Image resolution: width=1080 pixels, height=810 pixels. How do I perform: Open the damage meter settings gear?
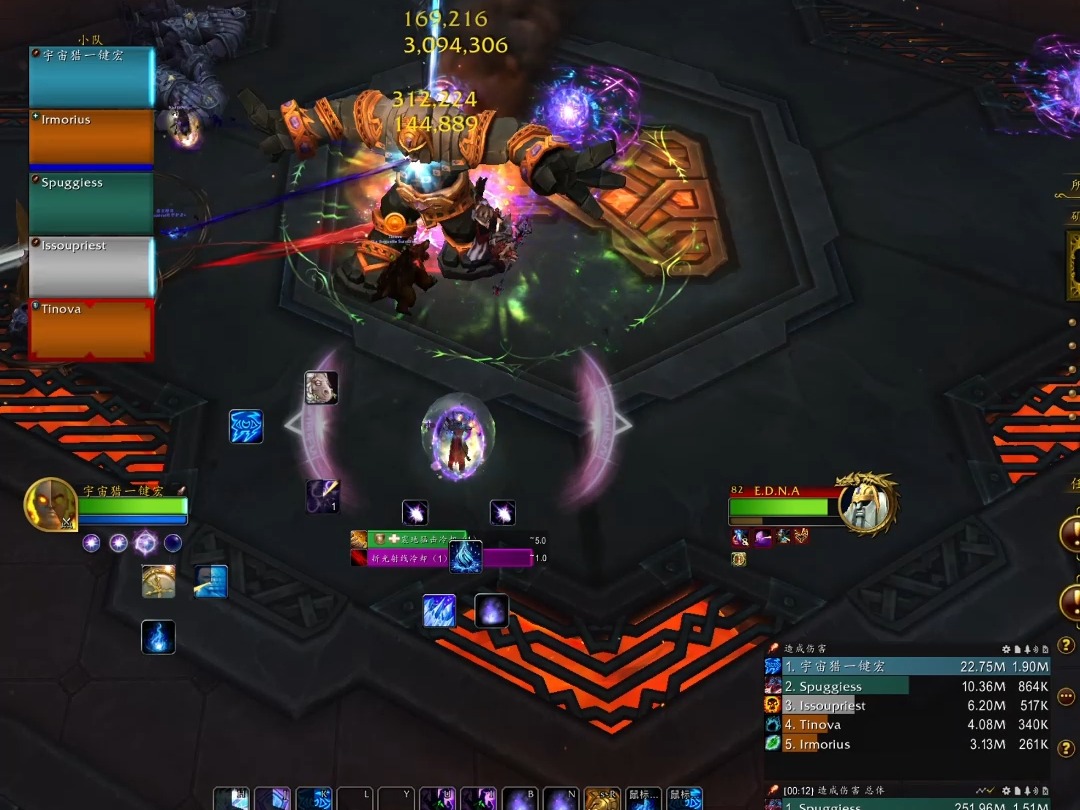click(1007, 649)
